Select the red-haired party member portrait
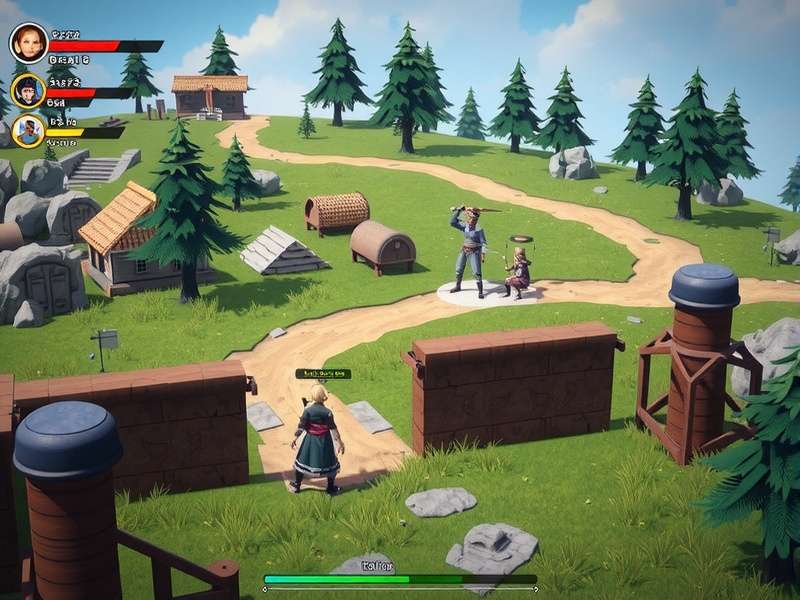The width and height of the screenshot is (800, 600). click(x=28, y=43)
